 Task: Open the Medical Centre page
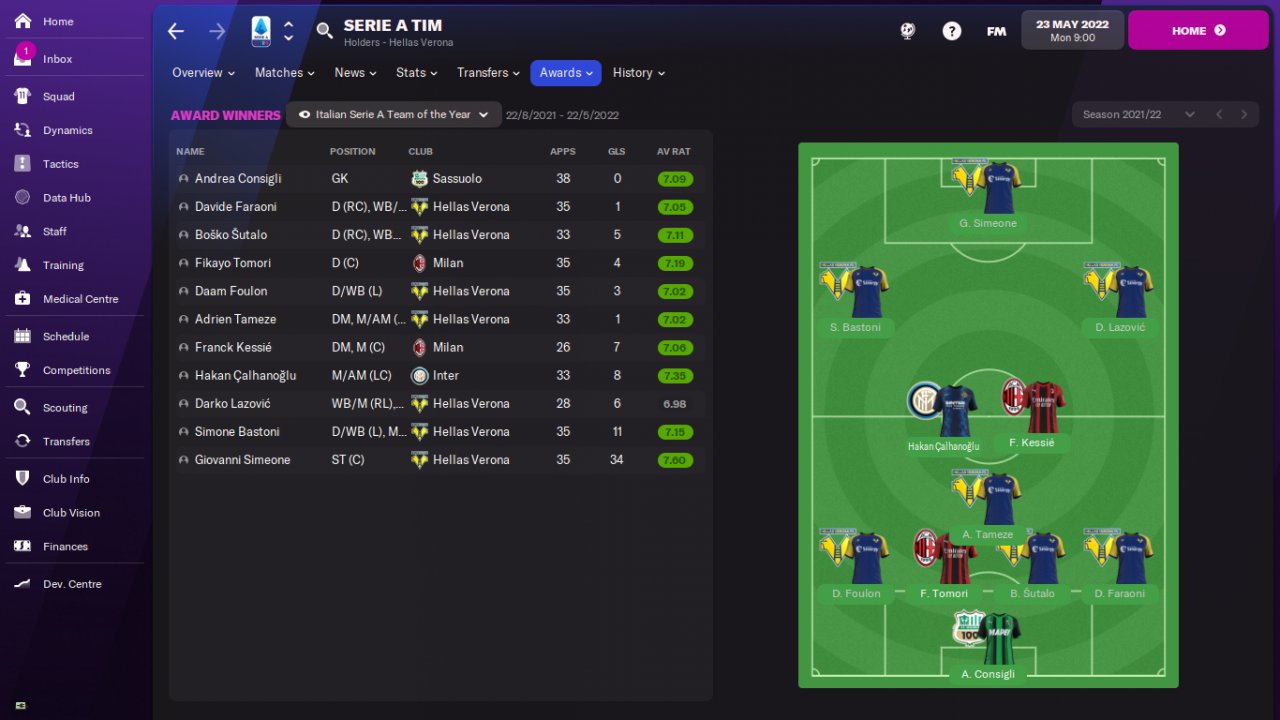(80, 299)
